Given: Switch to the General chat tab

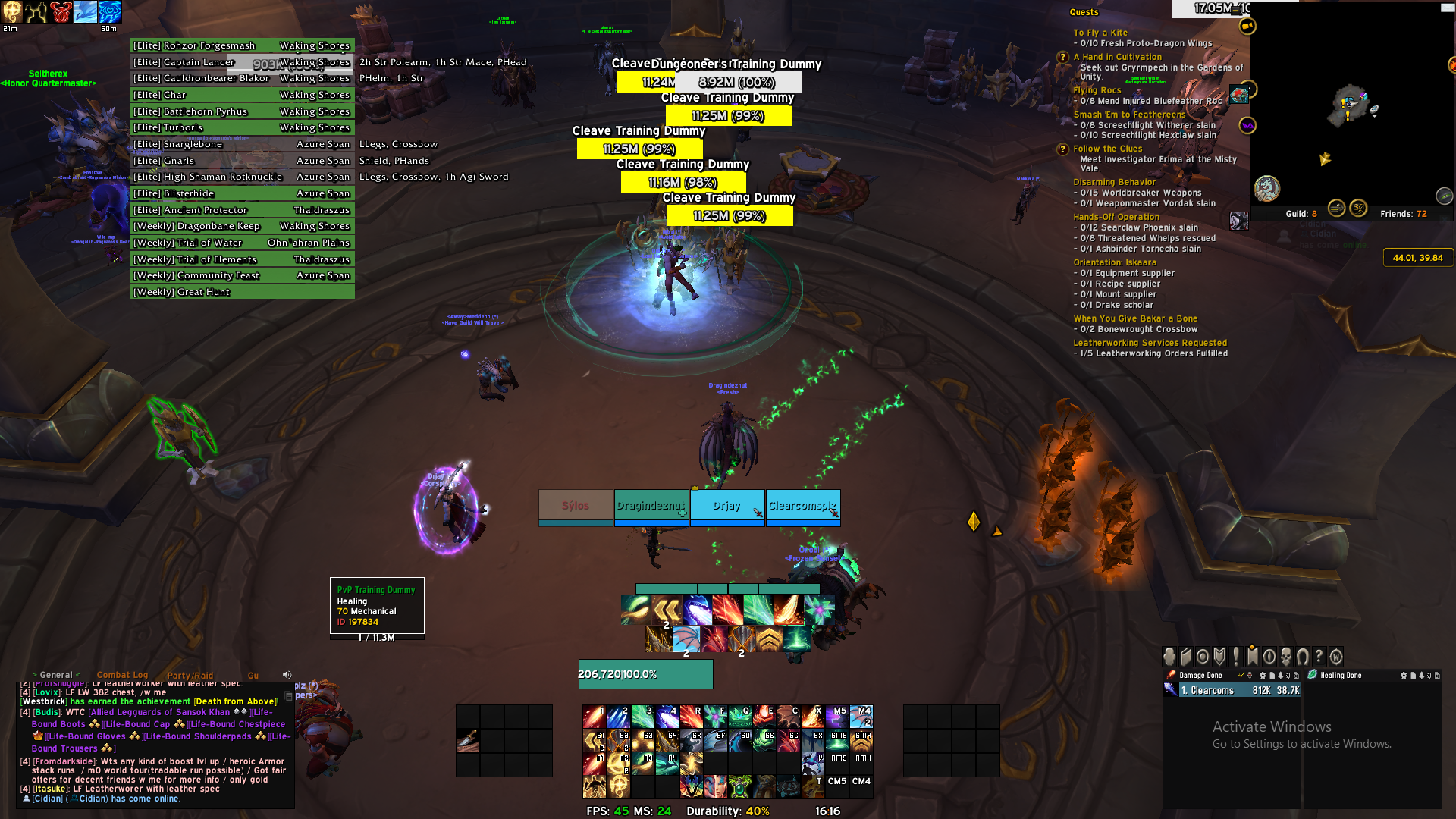Looking at the screenshot, I should point(56,675).
